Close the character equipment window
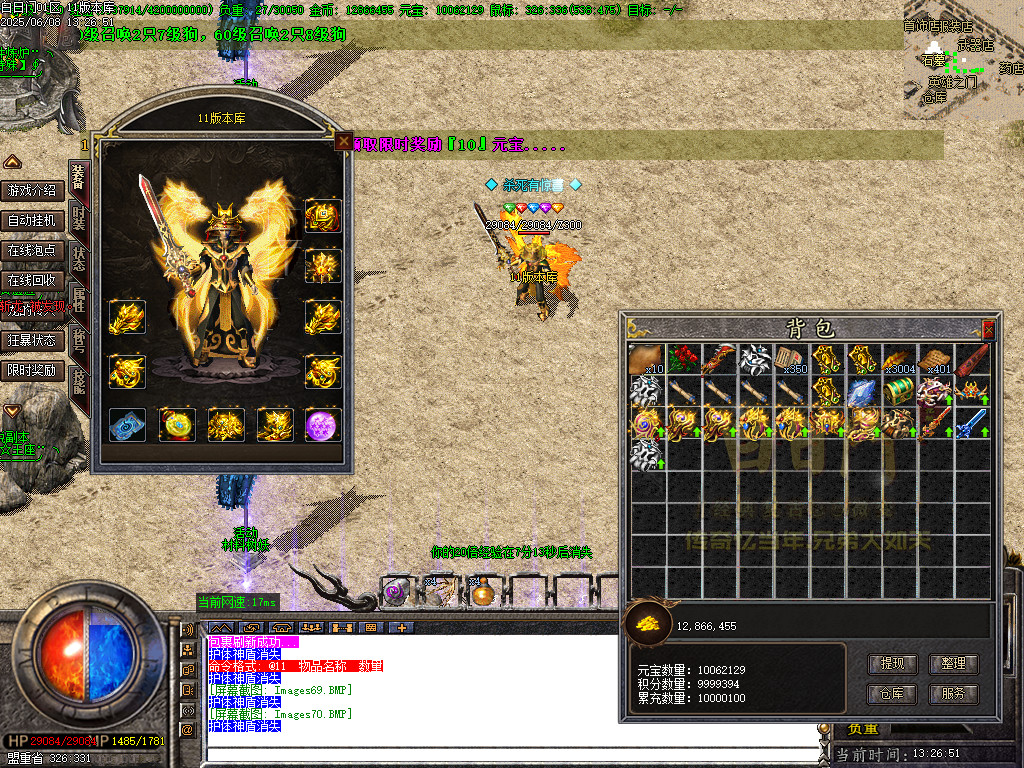Viewport: 1024px width, 768px height. [x=344, y=142]
